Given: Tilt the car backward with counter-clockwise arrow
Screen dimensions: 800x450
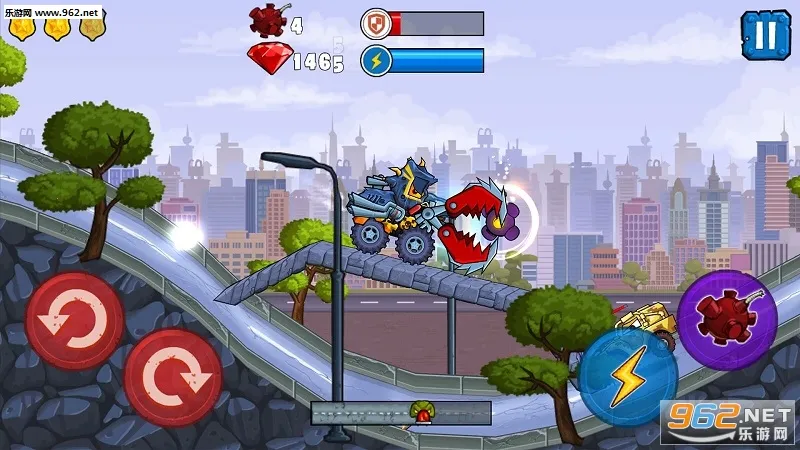Looking at the screenshot, I should tap(74, 320).
